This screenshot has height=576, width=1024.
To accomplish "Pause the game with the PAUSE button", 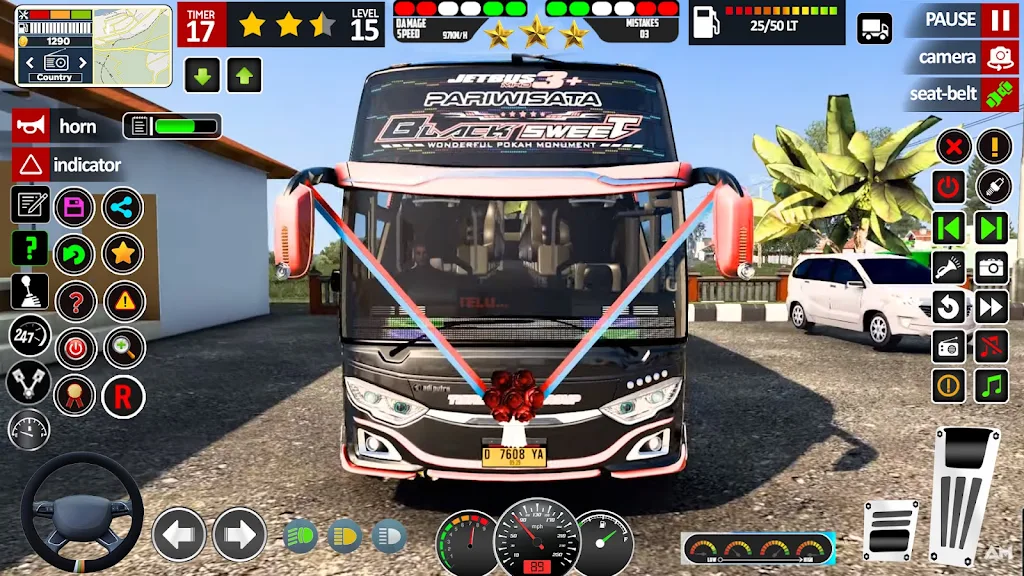I will [997, 20].
